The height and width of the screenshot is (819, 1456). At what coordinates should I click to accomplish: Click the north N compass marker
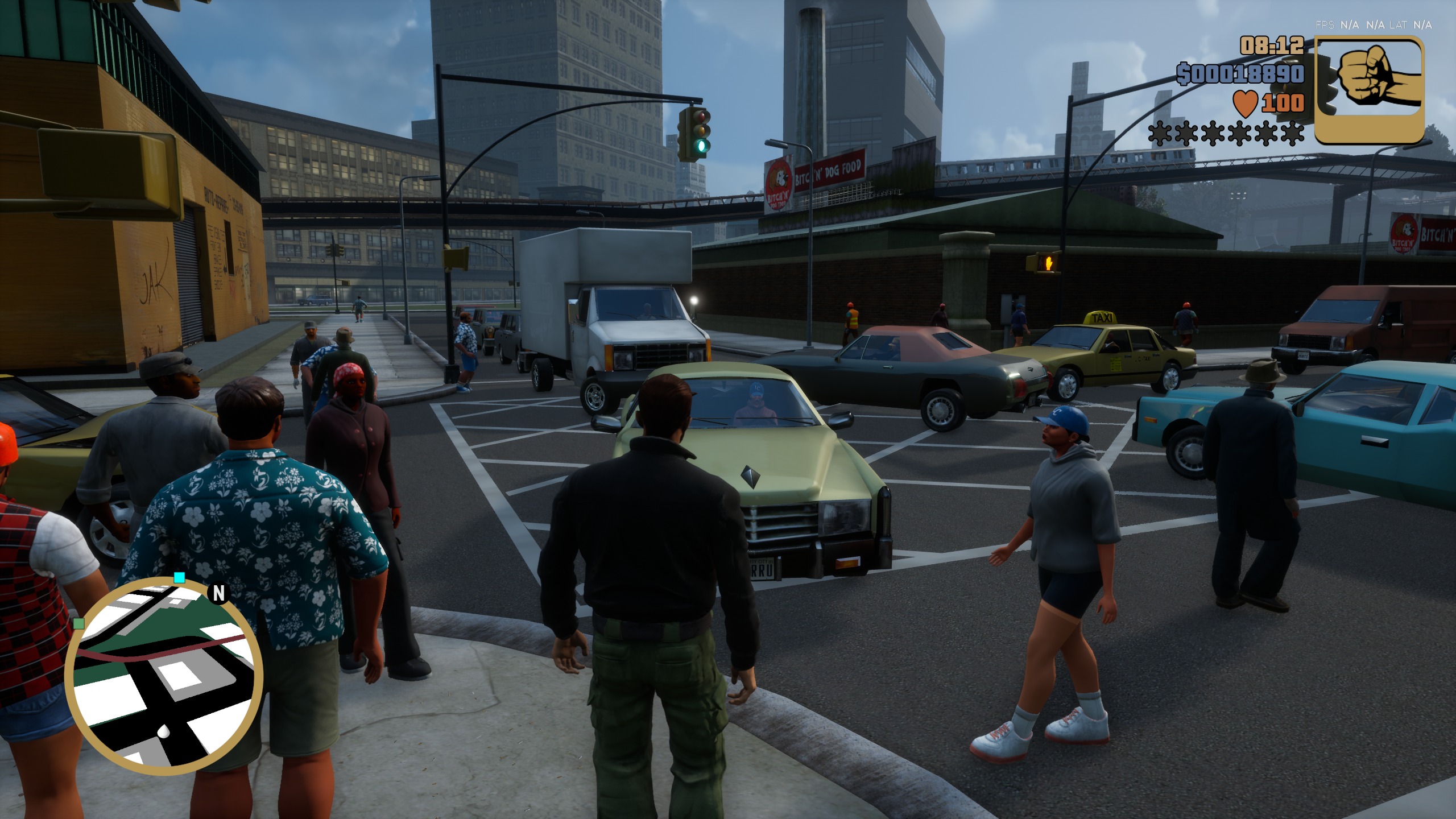pyautogui.click(x=219, y=593)
